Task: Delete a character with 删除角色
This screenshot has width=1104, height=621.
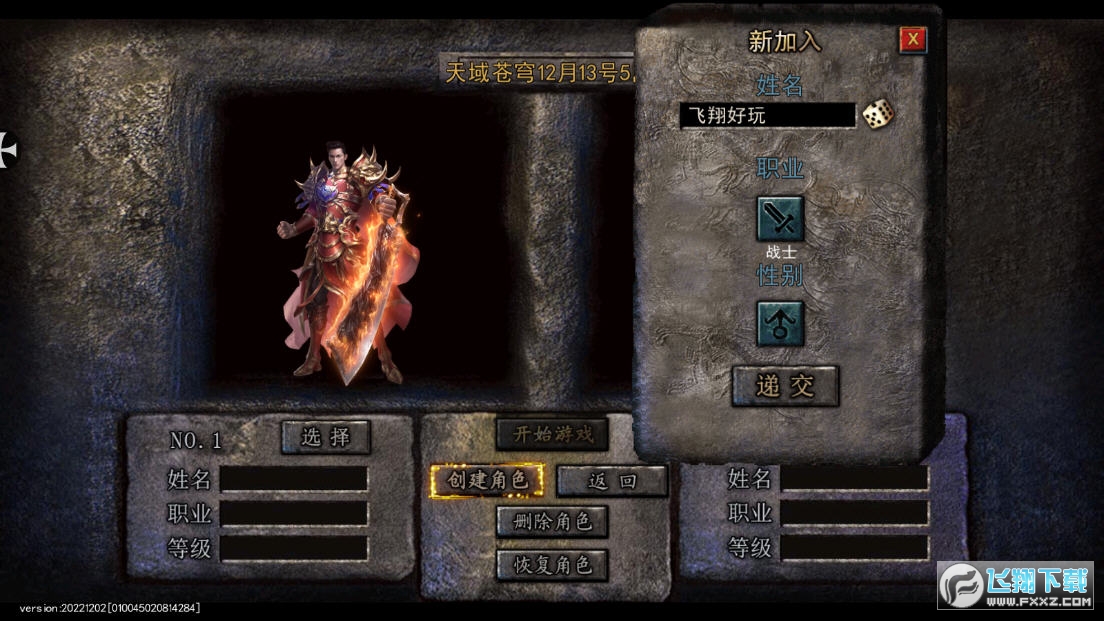Action: [x=552, y=521]
